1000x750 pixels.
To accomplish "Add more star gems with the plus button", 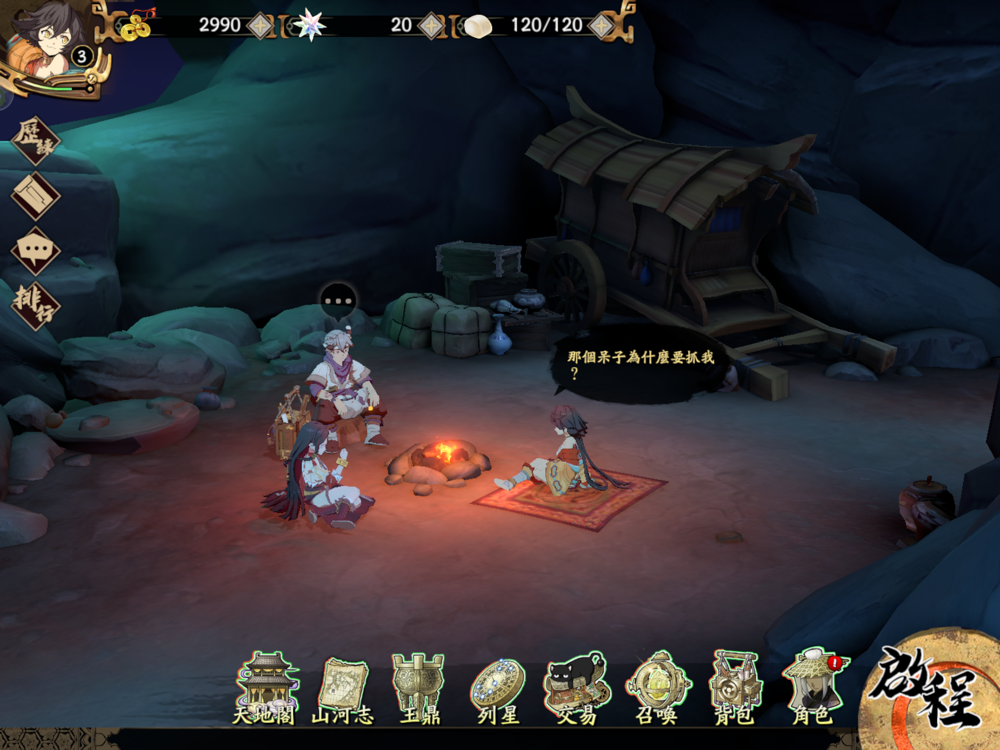I will pos(430,25).
